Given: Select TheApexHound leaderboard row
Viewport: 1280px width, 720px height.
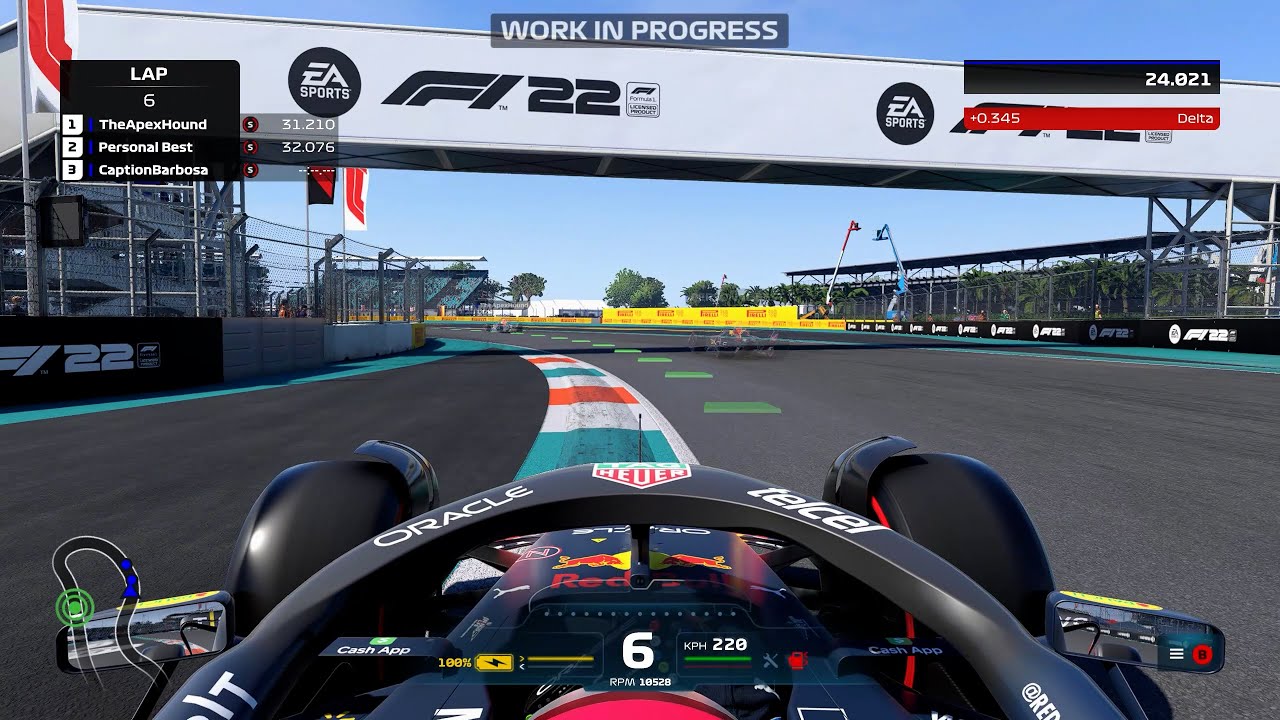Looking at the screenshot, I should 152,125.
